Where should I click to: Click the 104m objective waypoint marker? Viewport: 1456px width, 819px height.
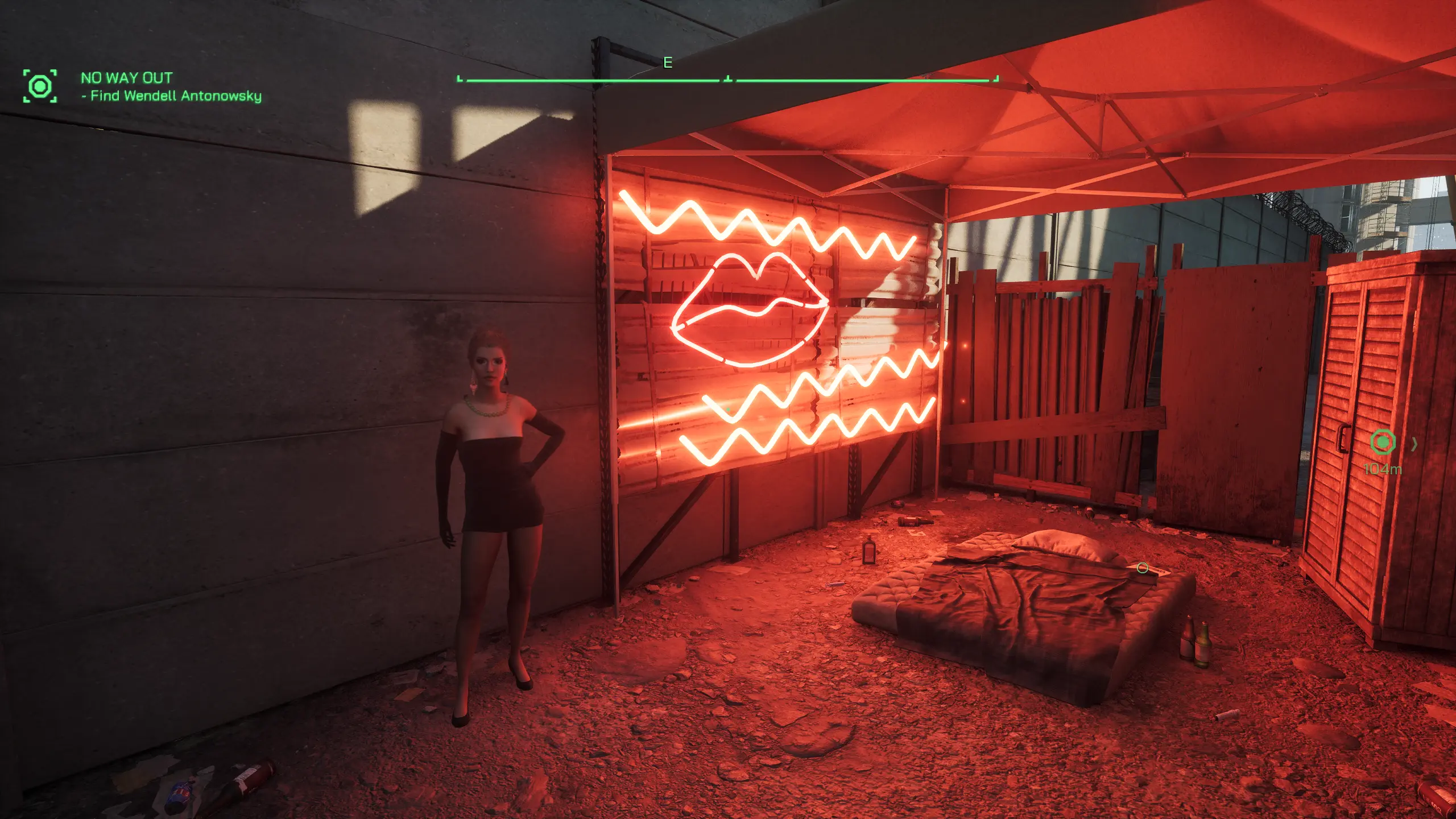click(1383, 442)
